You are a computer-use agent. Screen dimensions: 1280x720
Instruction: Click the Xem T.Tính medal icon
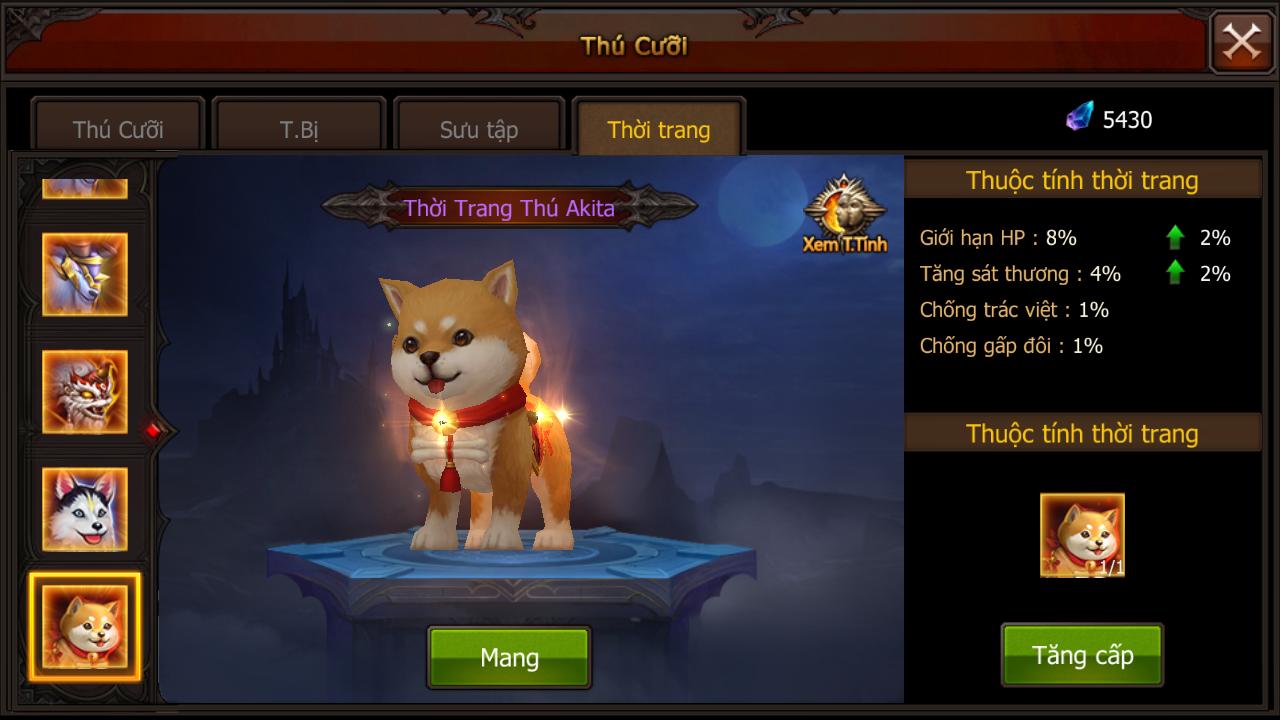[x=843, y=210]
